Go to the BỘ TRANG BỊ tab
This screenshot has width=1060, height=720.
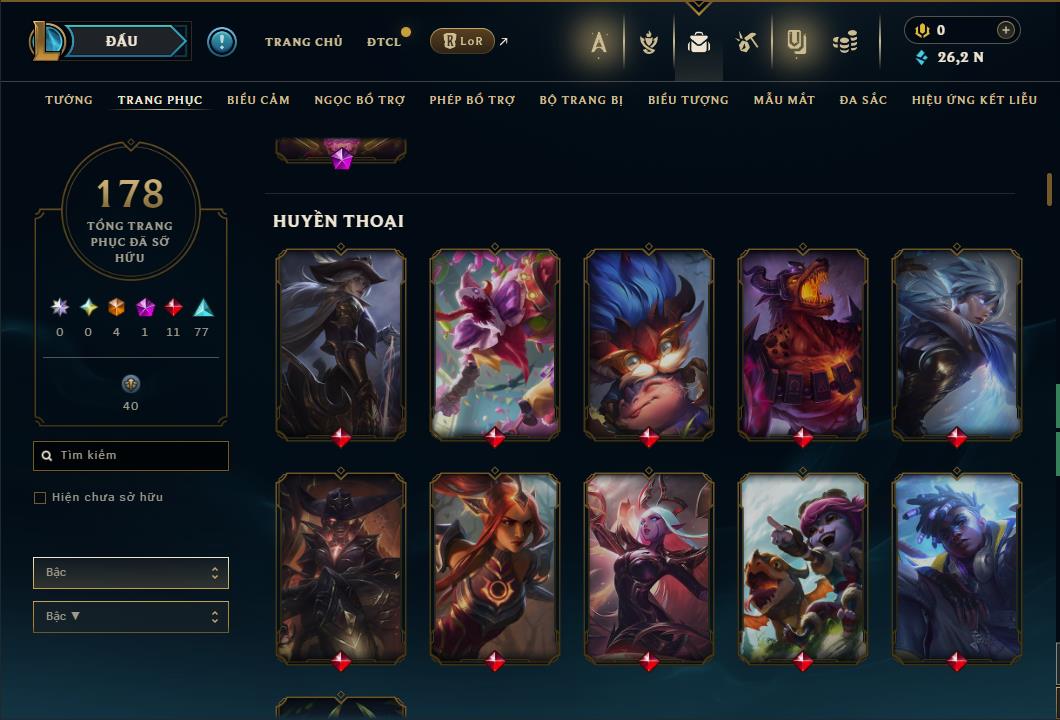click(581, 100)
